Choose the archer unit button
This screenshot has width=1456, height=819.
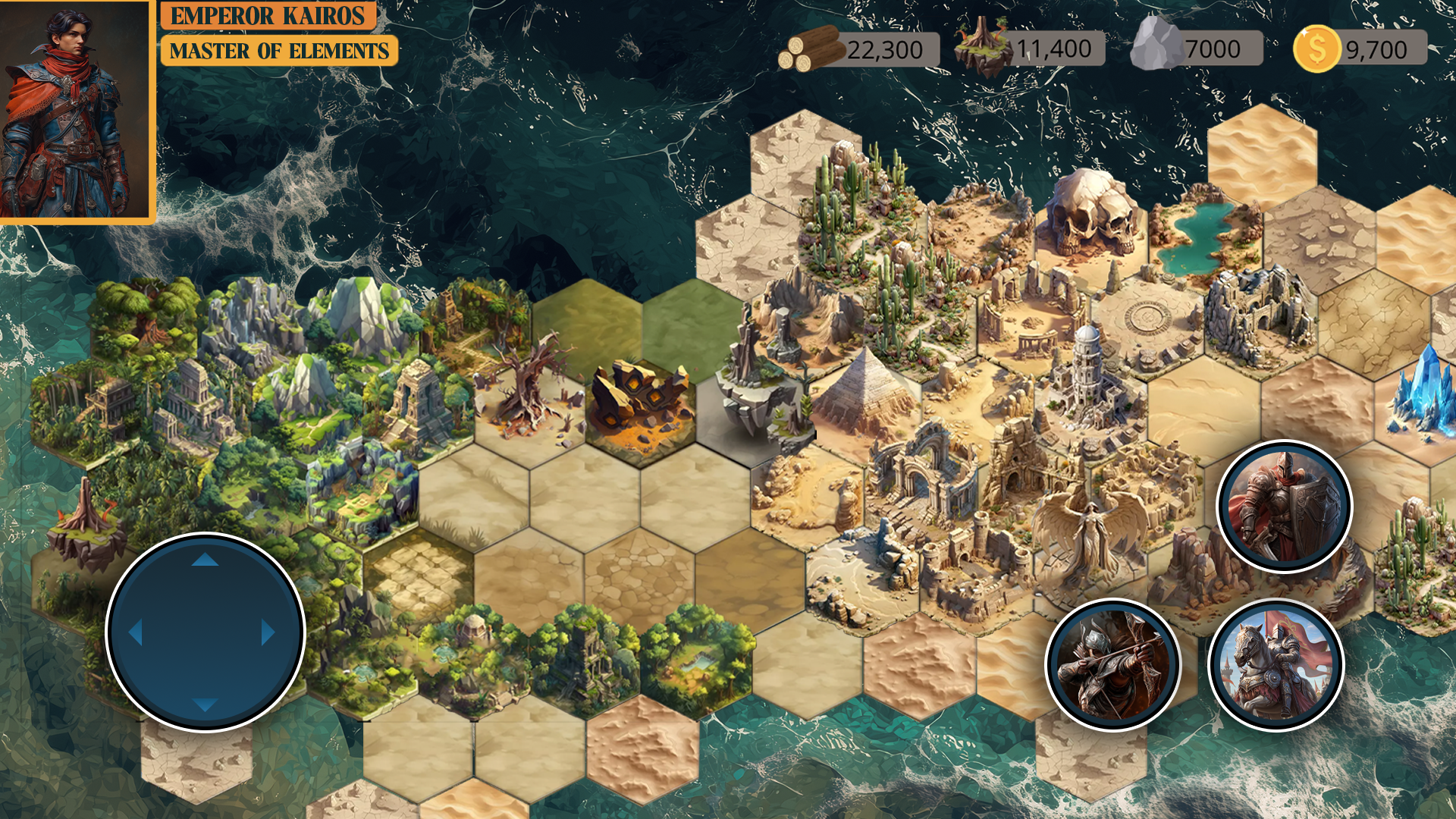coord(1112,664)
